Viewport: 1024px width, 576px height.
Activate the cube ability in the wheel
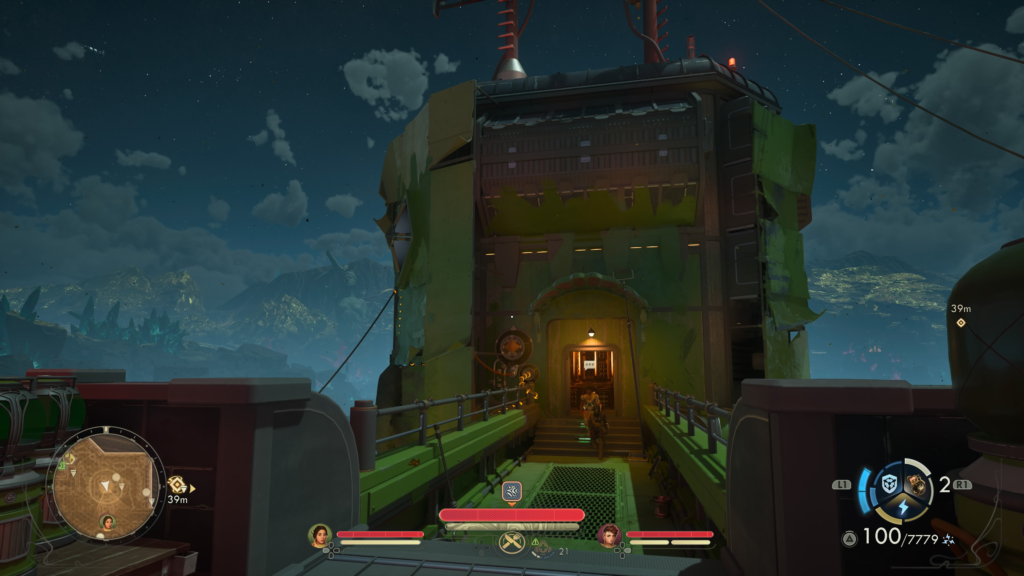[889, 483]
